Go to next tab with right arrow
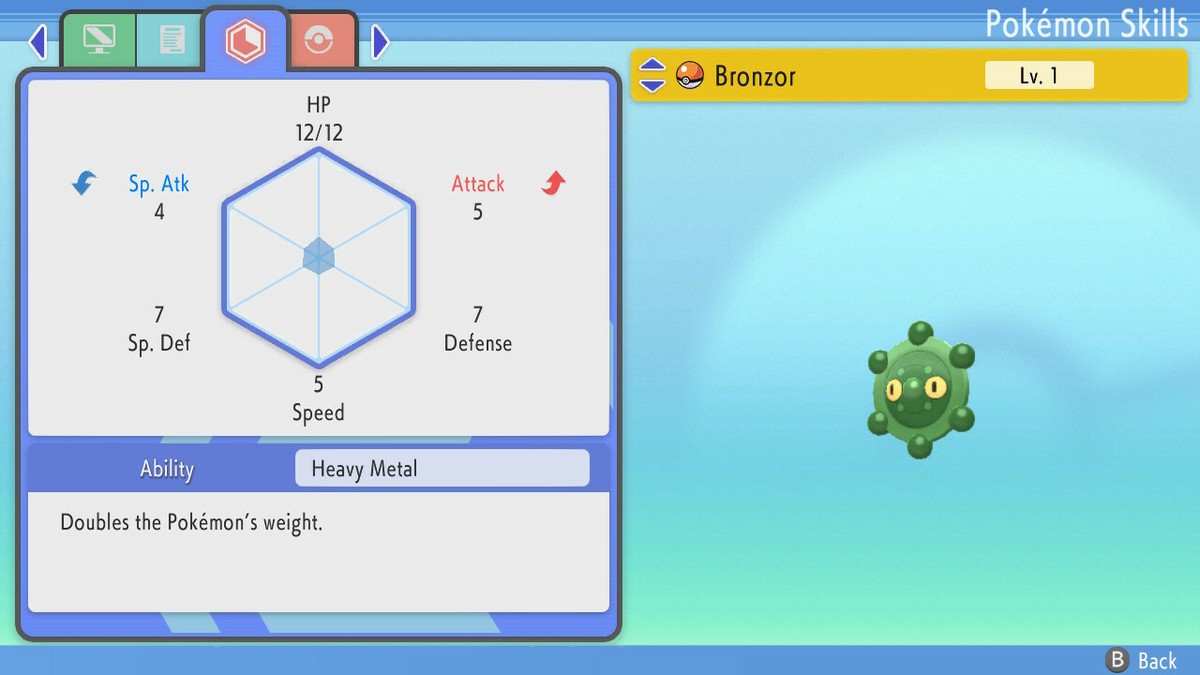 pyautogui.click(x=379, y=41)
